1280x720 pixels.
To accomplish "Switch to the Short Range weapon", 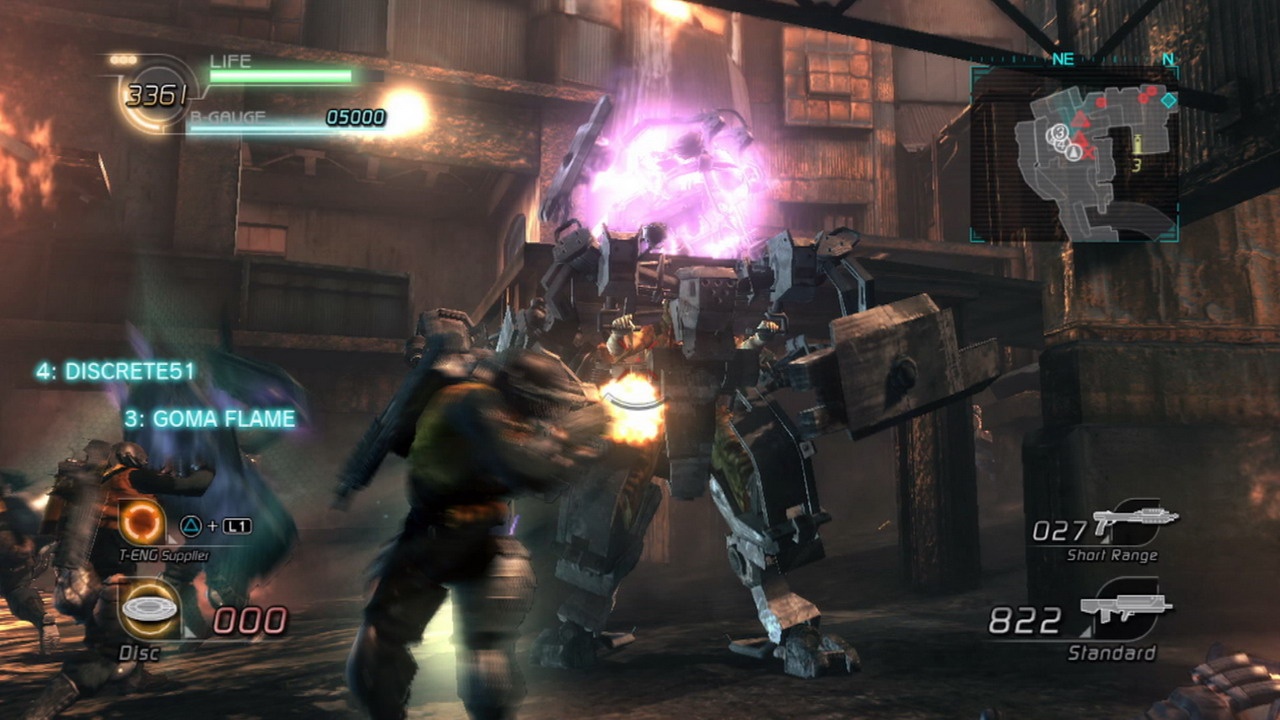I will (x=1134, y=520).
